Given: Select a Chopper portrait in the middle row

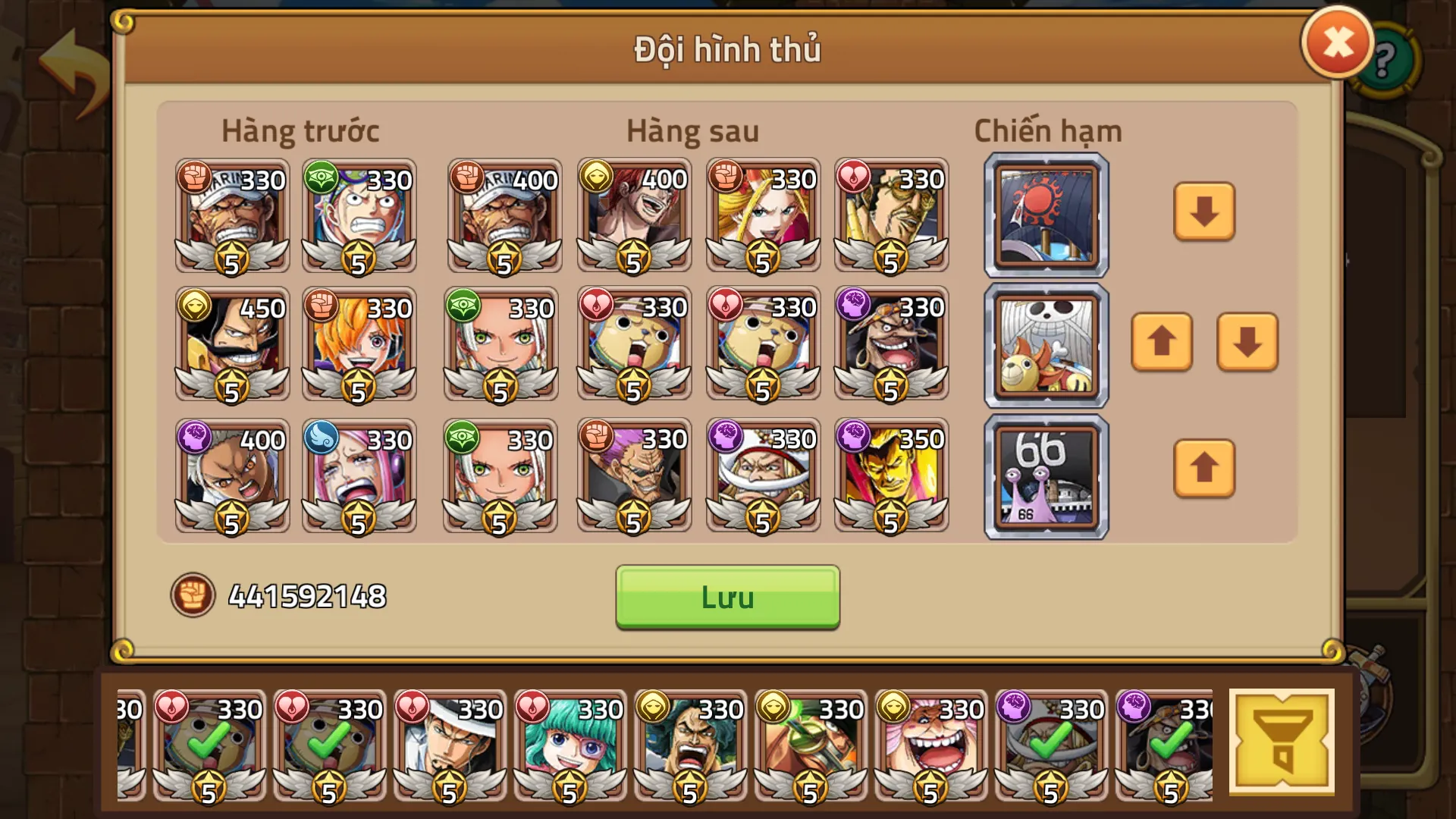Looking at the screenshot, I should pos(633,345).
